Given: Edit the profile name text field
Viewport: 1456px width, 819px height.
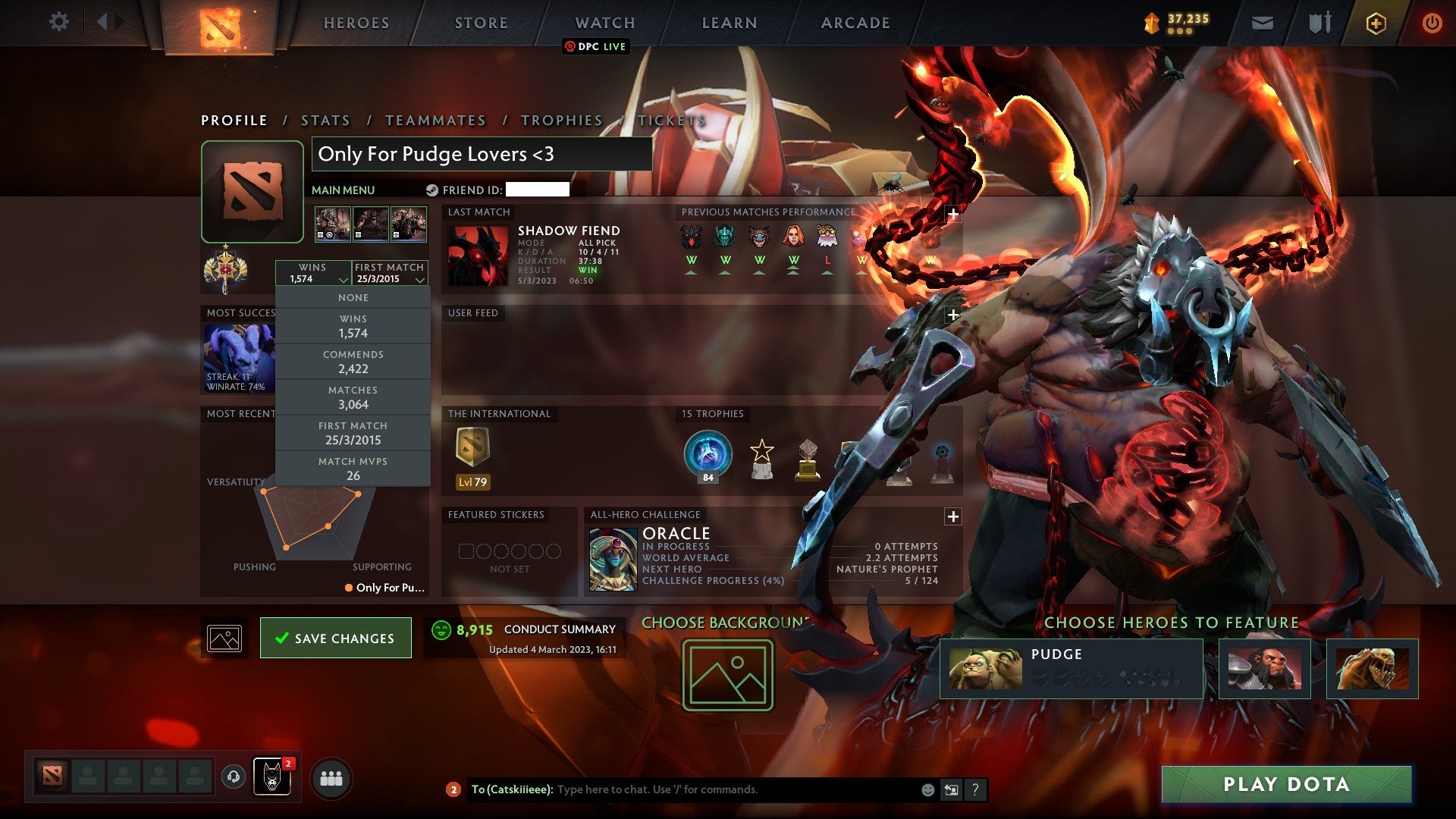Looking at the screenshot, I should (x=482, y=154).
